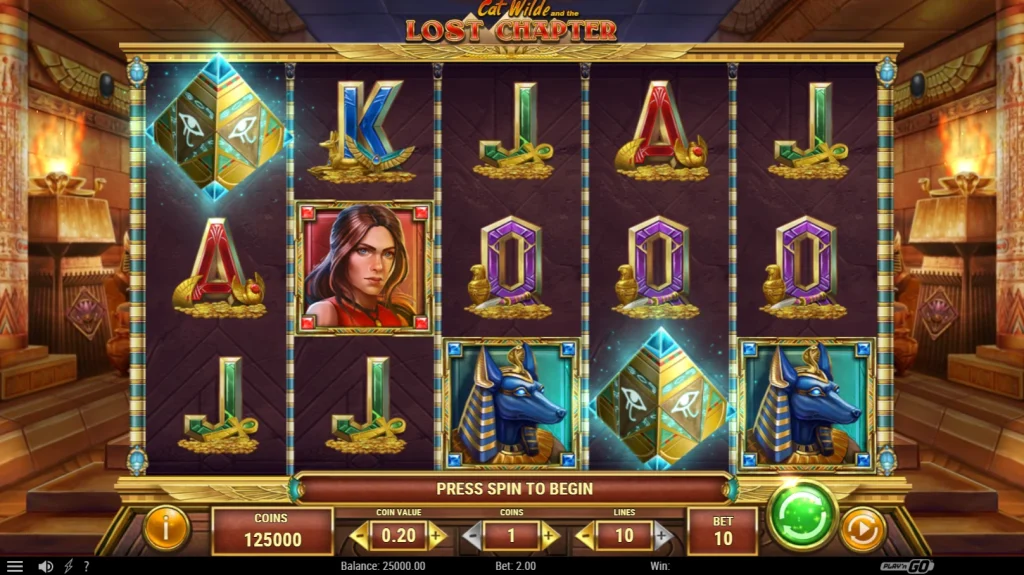Increase the coin value
Screen dimensions: 1024x575
(x=436, y=536)
